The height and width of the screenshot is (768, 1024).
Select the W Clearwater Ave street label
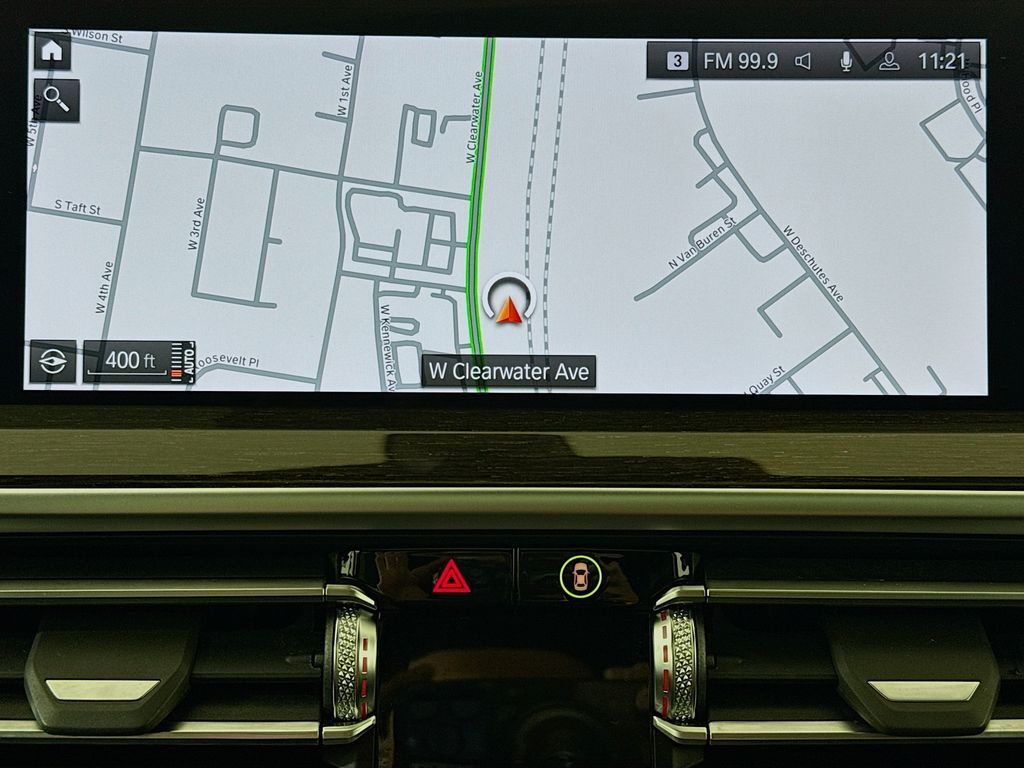tap(509, 371)
